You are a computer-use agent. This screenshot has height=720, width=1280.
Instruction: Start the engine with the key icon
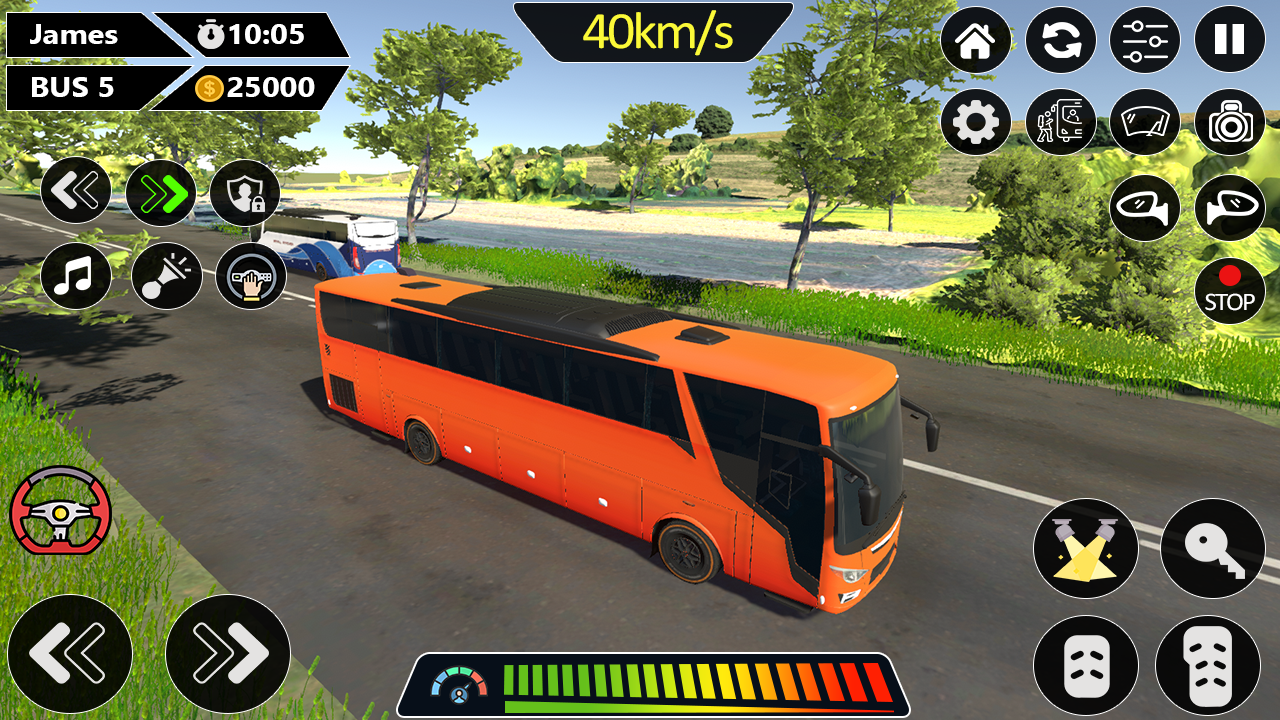click(1212, 549)
